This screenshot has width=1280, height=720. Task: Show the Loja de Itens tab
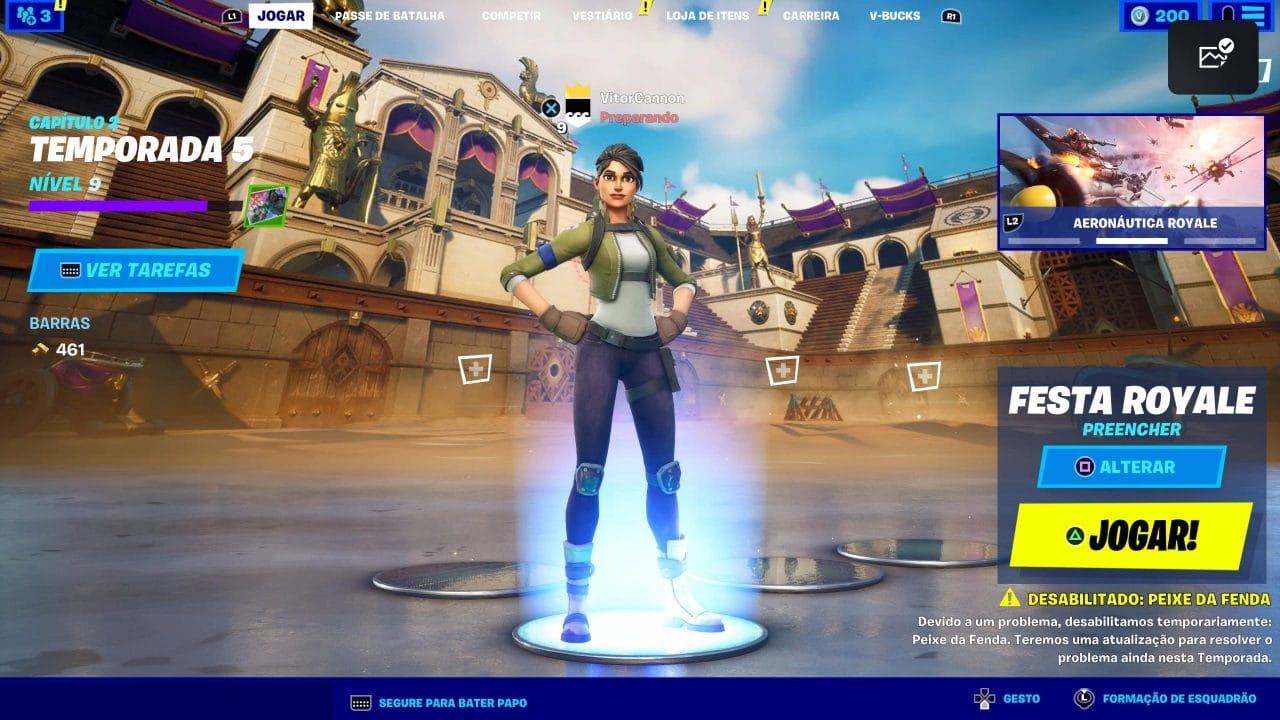point(707,16)
